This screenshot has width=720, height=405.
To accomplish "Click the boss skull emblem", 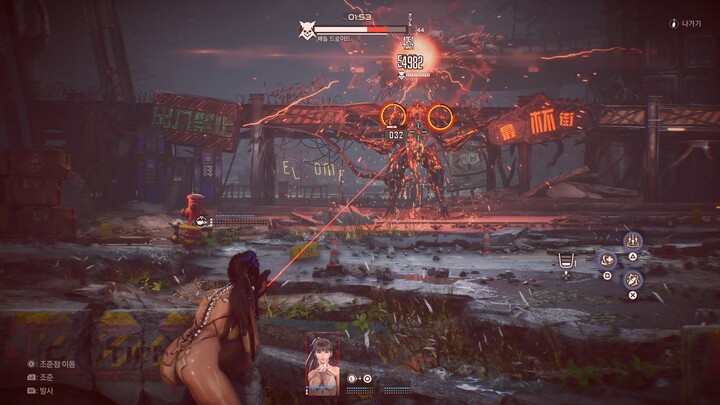I will coord(308,30).
